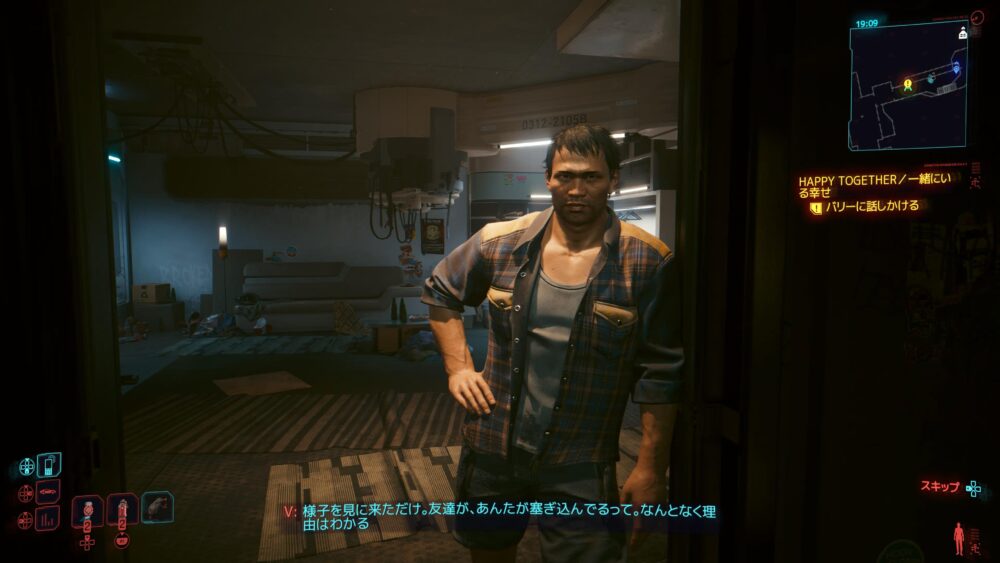Screen dimensions: 1000x563
Task: Open the minimap in the corner
Action: (907, 85)
